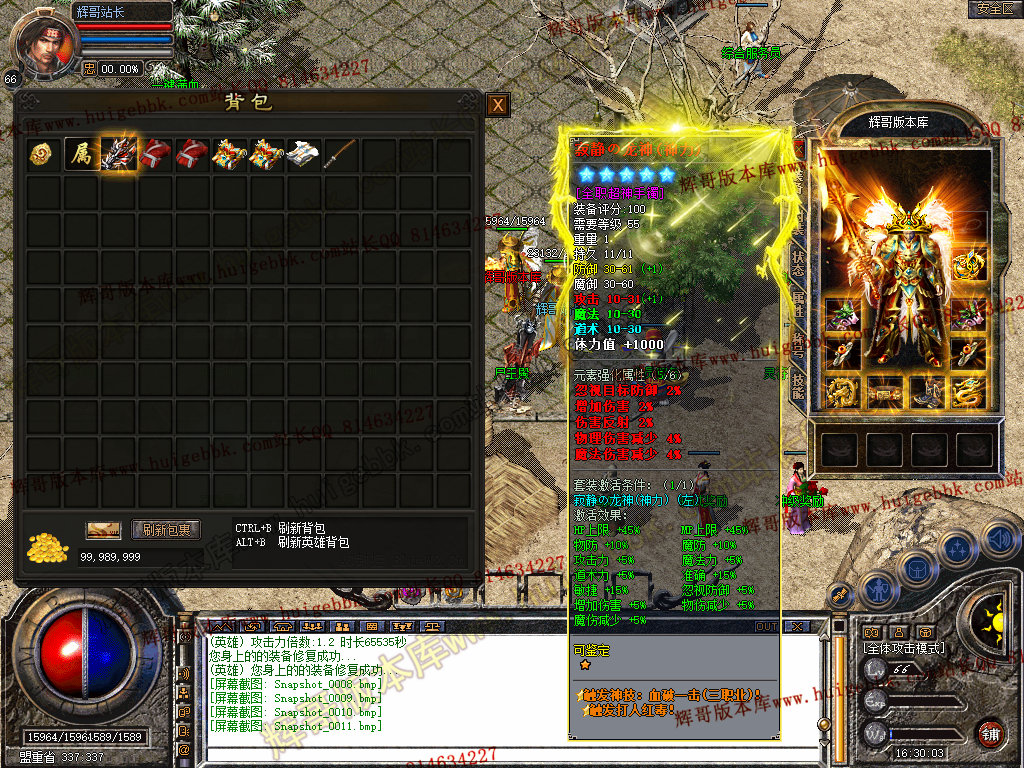This screenshot has height=768, width=1024.
Task: Click the 安全区 button at top right
Action: point(994,9)
